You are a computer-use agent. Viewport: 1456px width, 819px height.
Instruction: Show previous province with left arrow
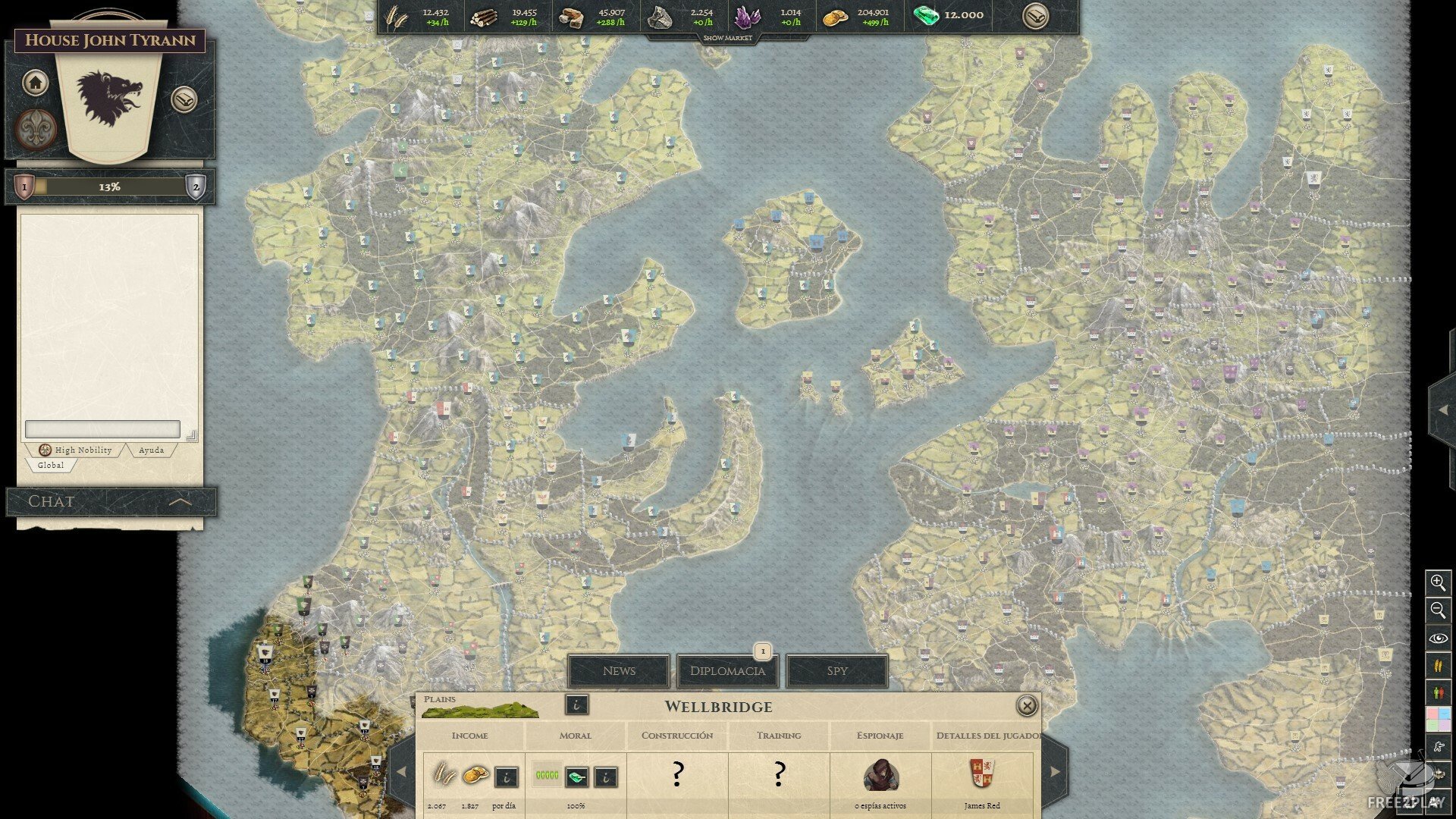point(401,772)
